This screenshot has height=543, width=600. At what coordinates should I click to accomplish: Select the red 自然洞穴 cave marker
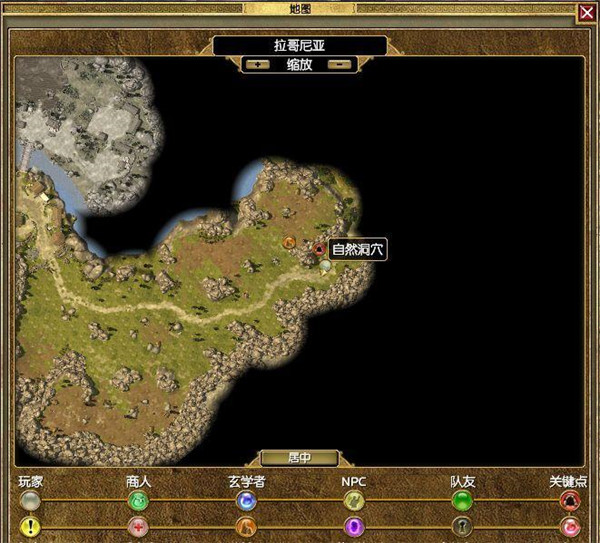pos(319,248)
